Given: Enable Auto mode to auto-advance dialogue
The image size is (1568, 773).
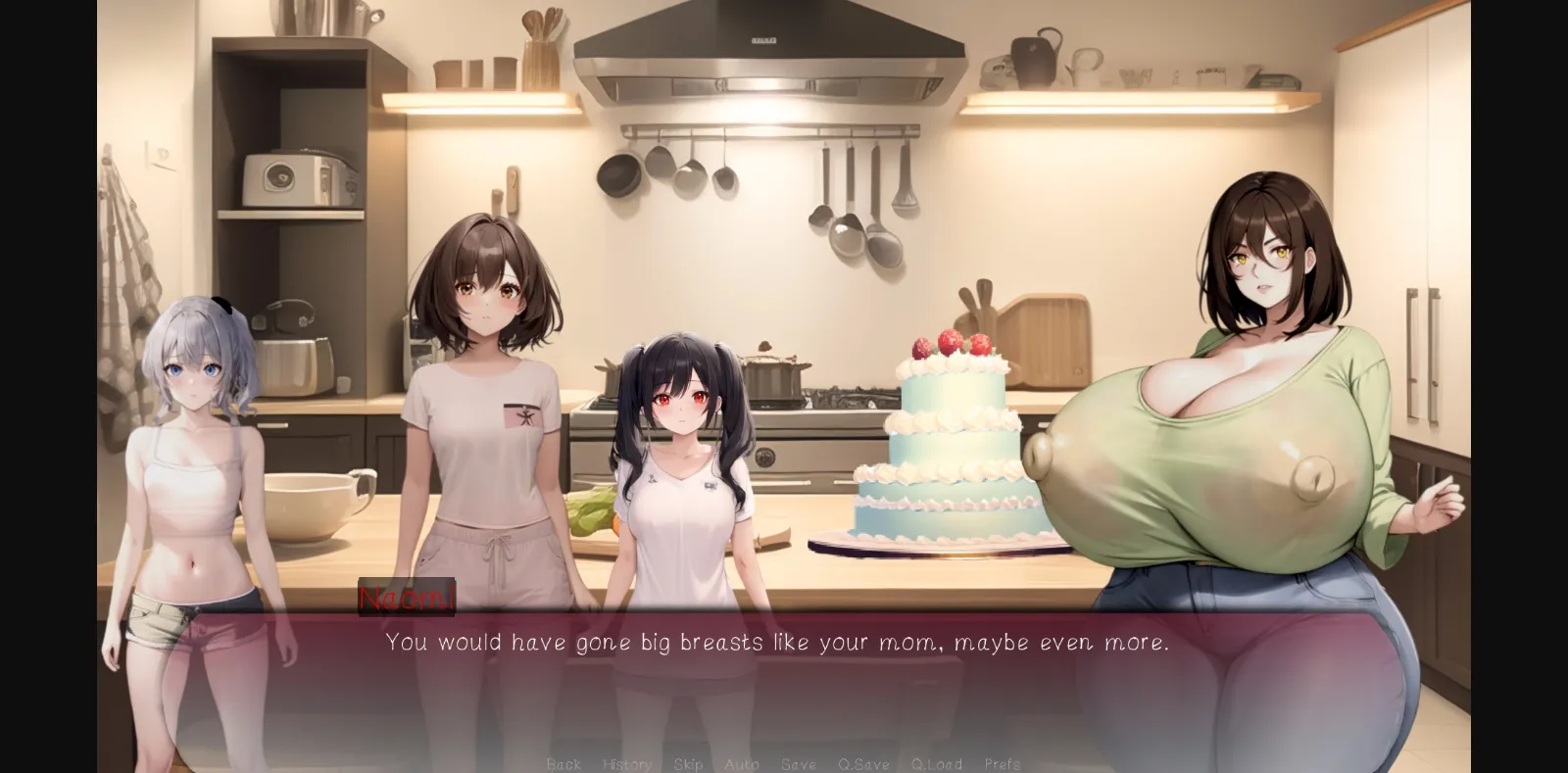Looking at the screenshot, I should 743,763.
